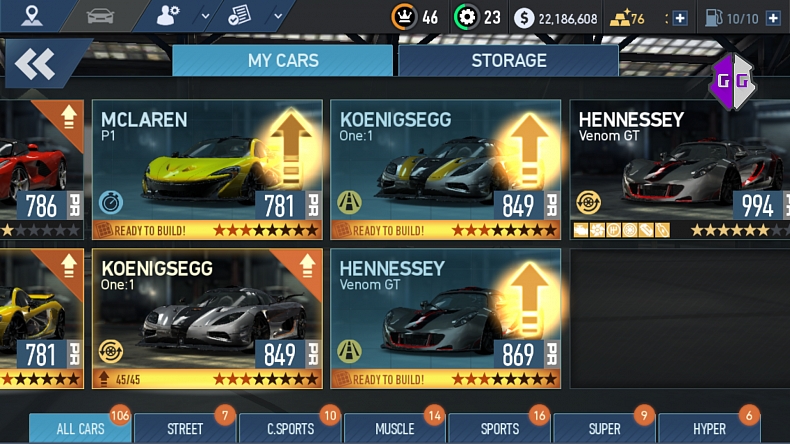
Task: Switch to the Storage tab
Action: coord(508,61)
